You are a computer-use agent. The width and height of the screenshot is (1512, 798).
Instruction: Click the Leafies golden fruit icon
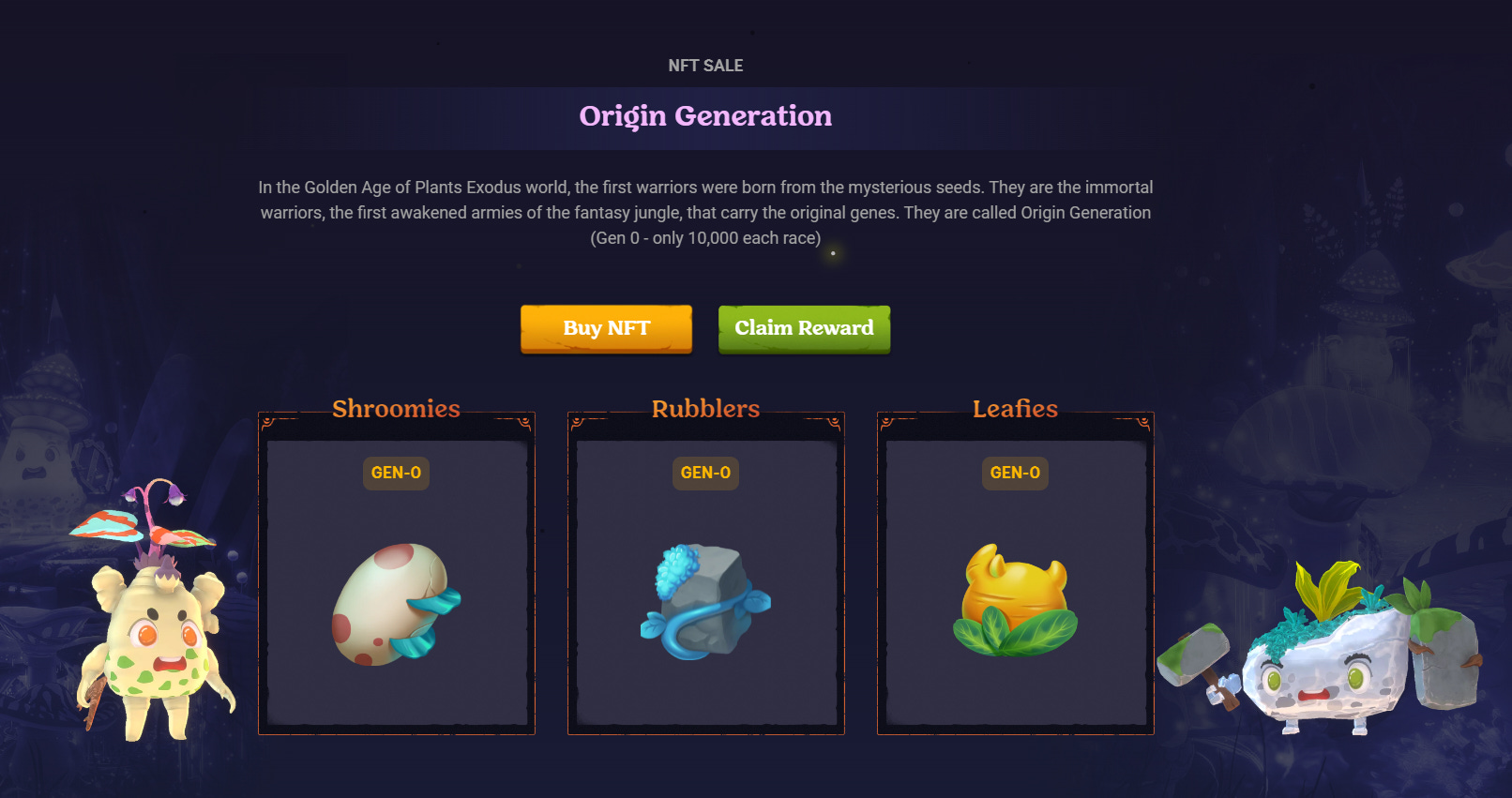point(1015,600)
